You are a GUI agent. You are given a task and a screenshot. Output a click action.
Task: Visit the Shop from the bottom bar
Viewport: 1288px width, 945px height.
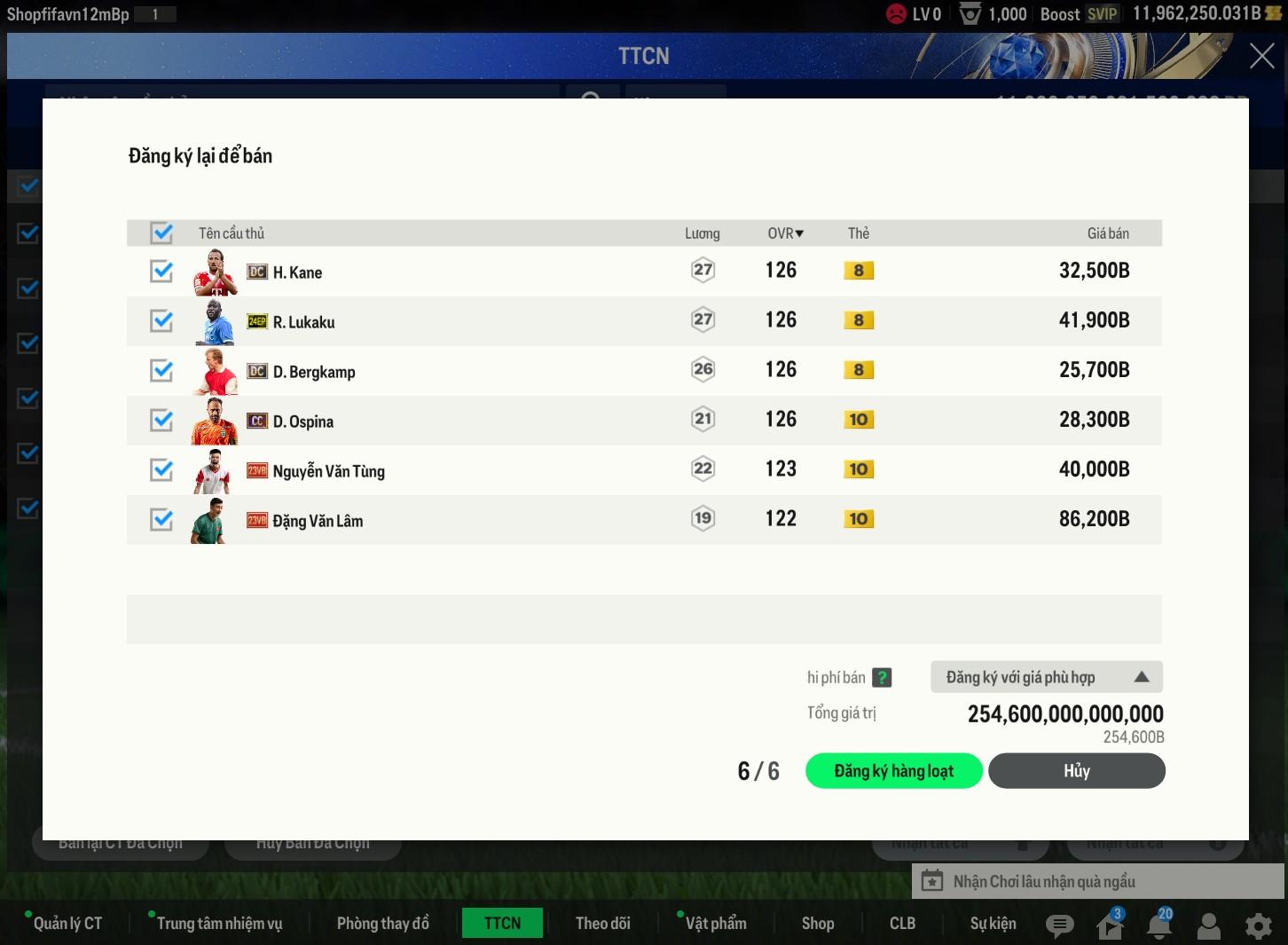click(817, 924)
